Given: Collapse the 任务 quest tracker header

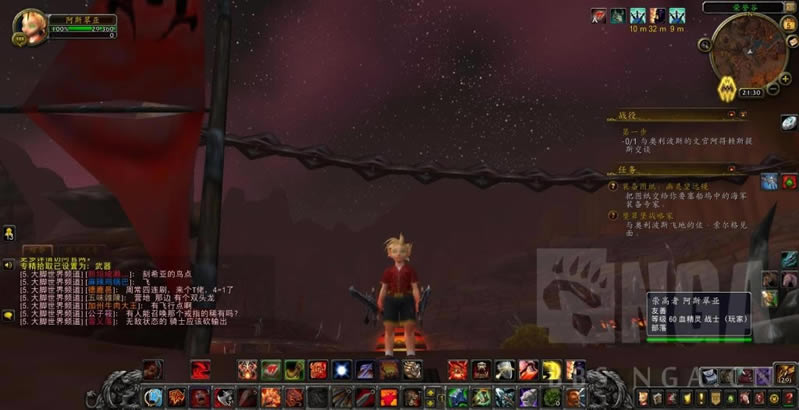Looking at the screenshot, I should (x=732, y=169).
